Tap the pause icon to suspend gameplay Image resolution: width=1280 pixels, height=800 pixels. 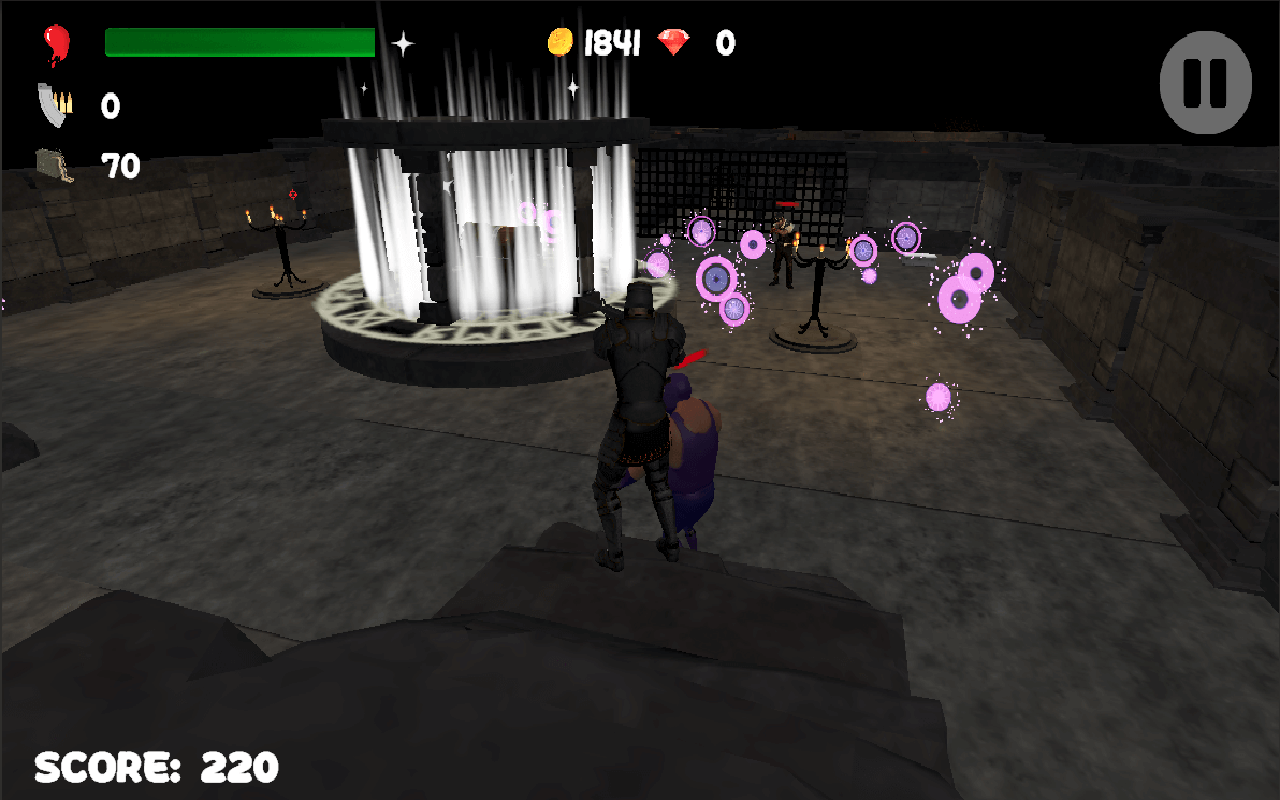tap(1205, 82)
